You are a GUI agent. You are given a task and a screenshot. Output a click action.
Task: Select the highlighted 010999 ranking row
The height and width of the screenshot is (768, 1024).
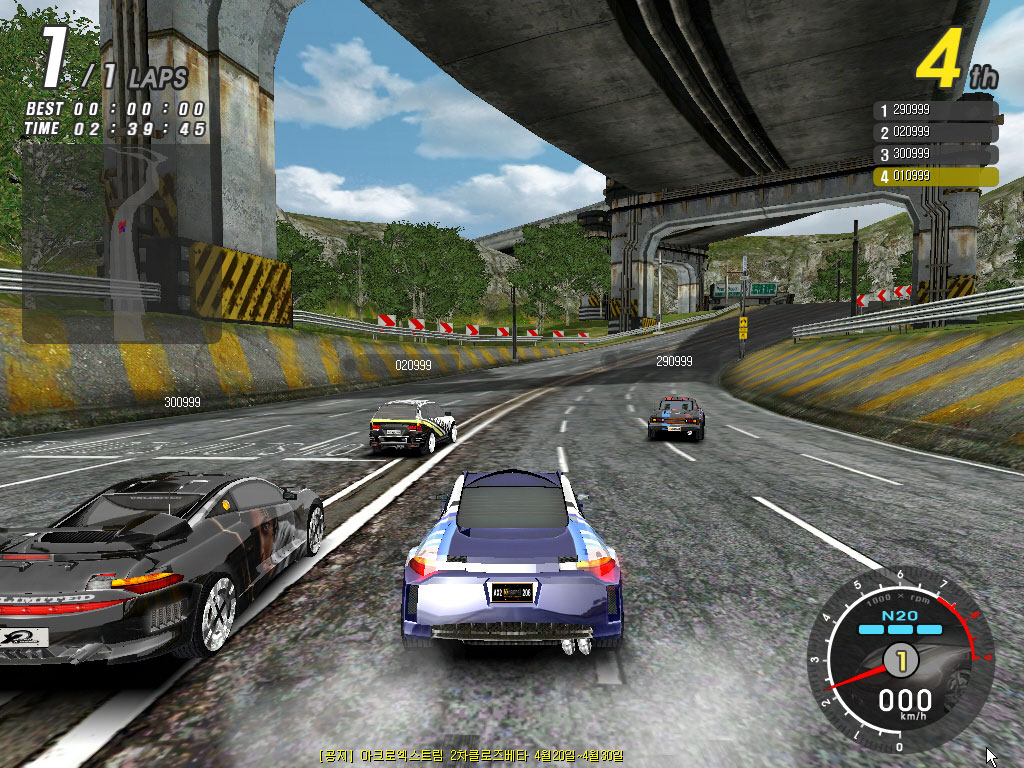click(935, 176)
